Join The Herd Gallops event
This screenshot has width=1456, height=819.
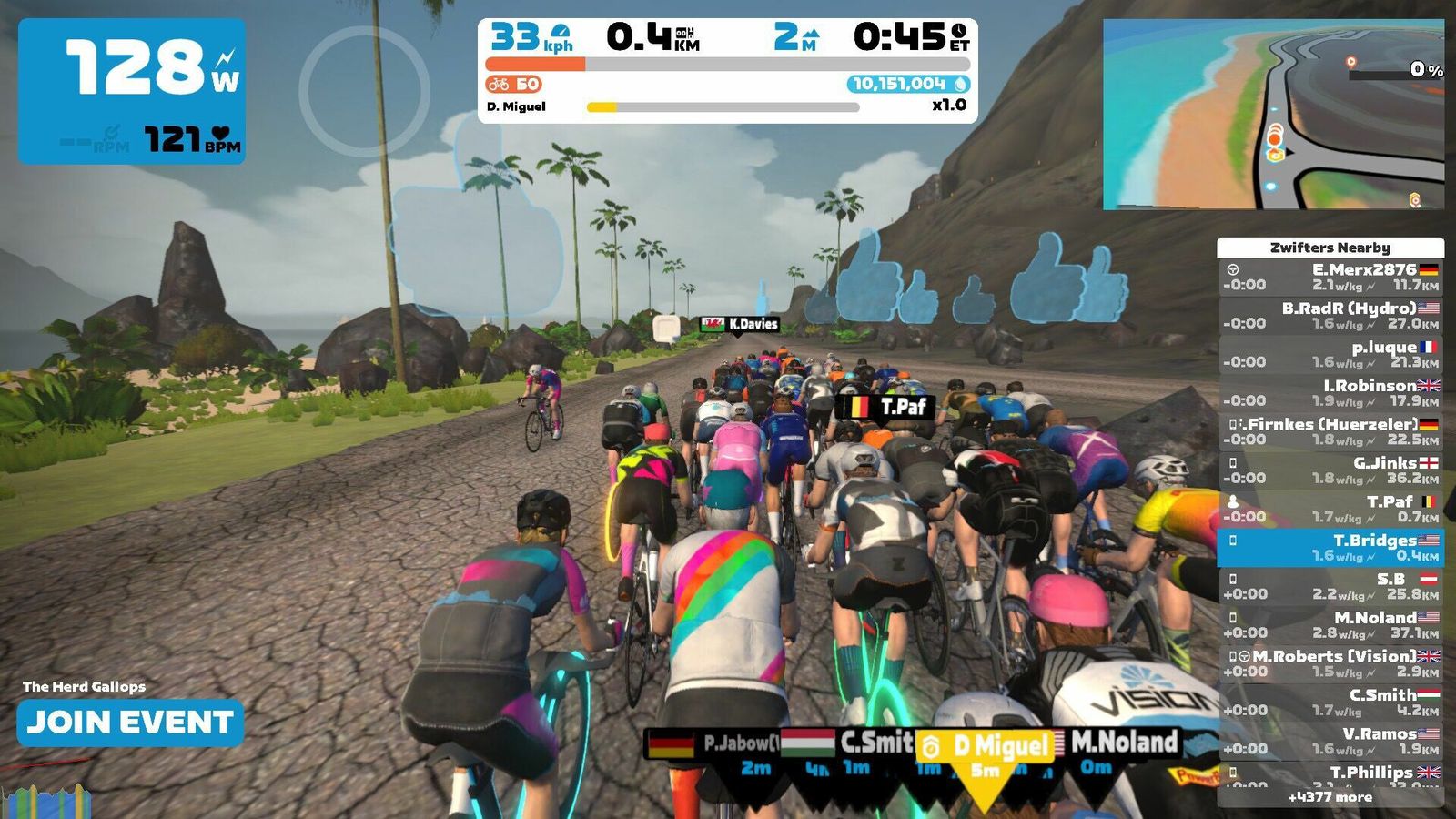pyautogui.click(x=130, y=723)
